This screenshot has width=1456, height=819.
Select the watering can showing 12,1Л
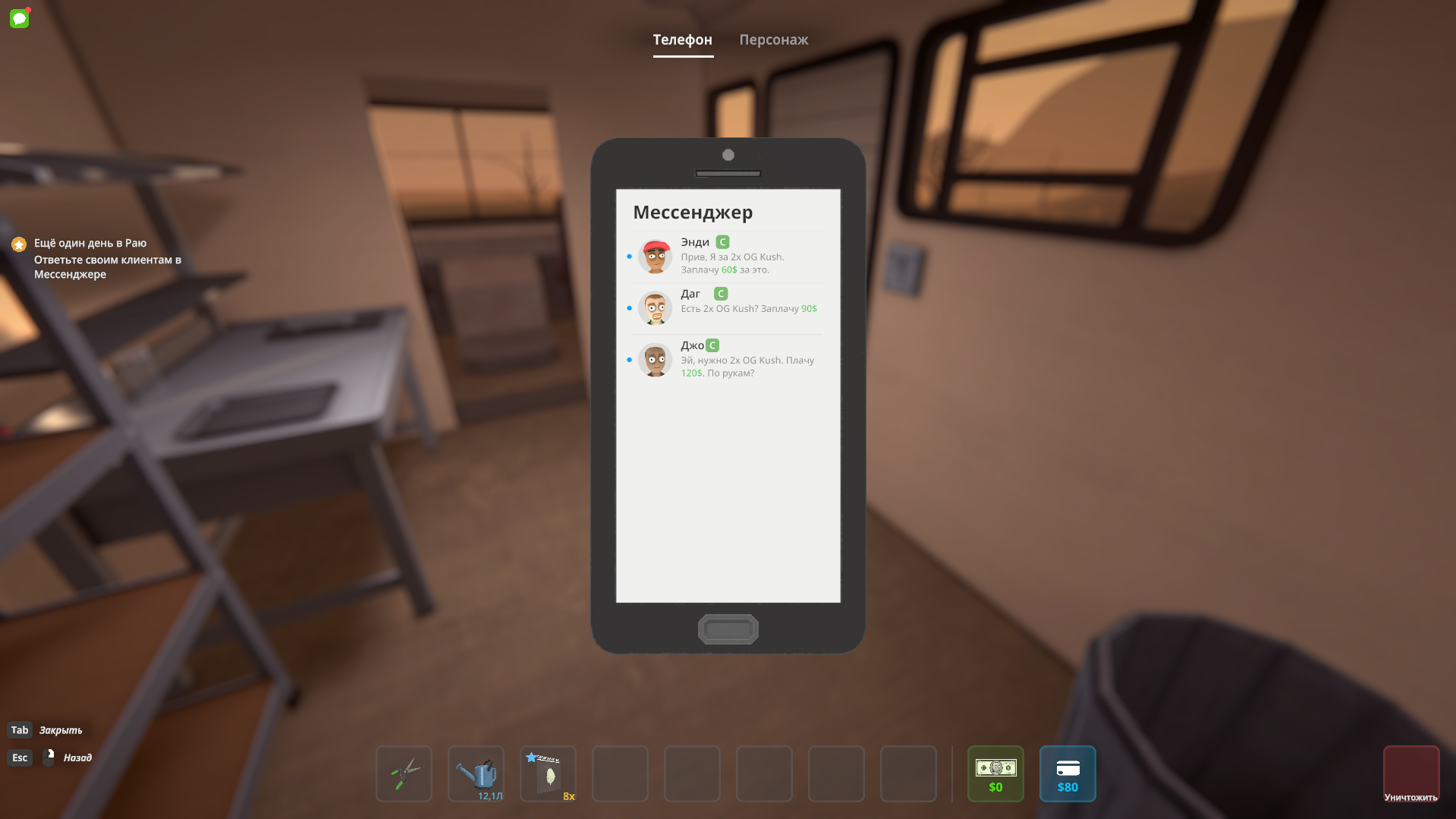476,773
